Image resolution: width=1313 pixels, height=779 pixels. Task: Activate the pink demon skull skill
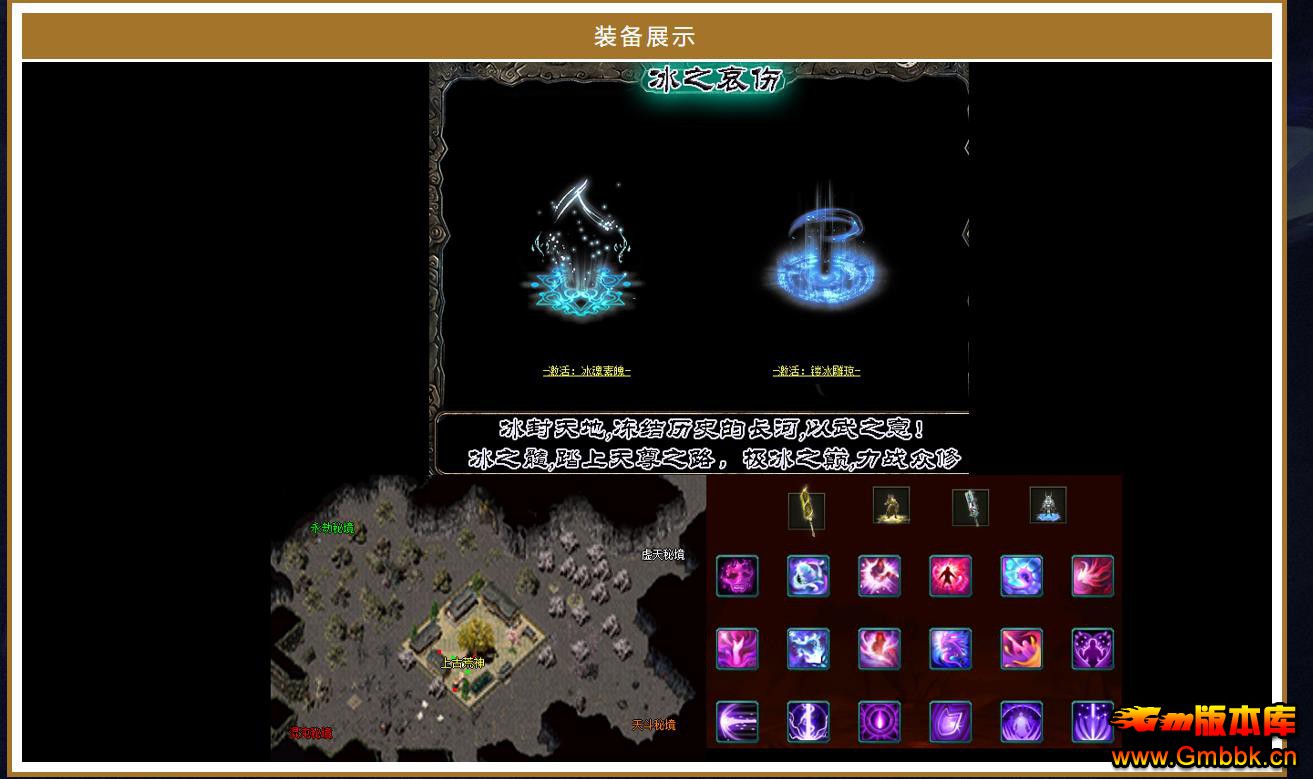coord(737,577)
